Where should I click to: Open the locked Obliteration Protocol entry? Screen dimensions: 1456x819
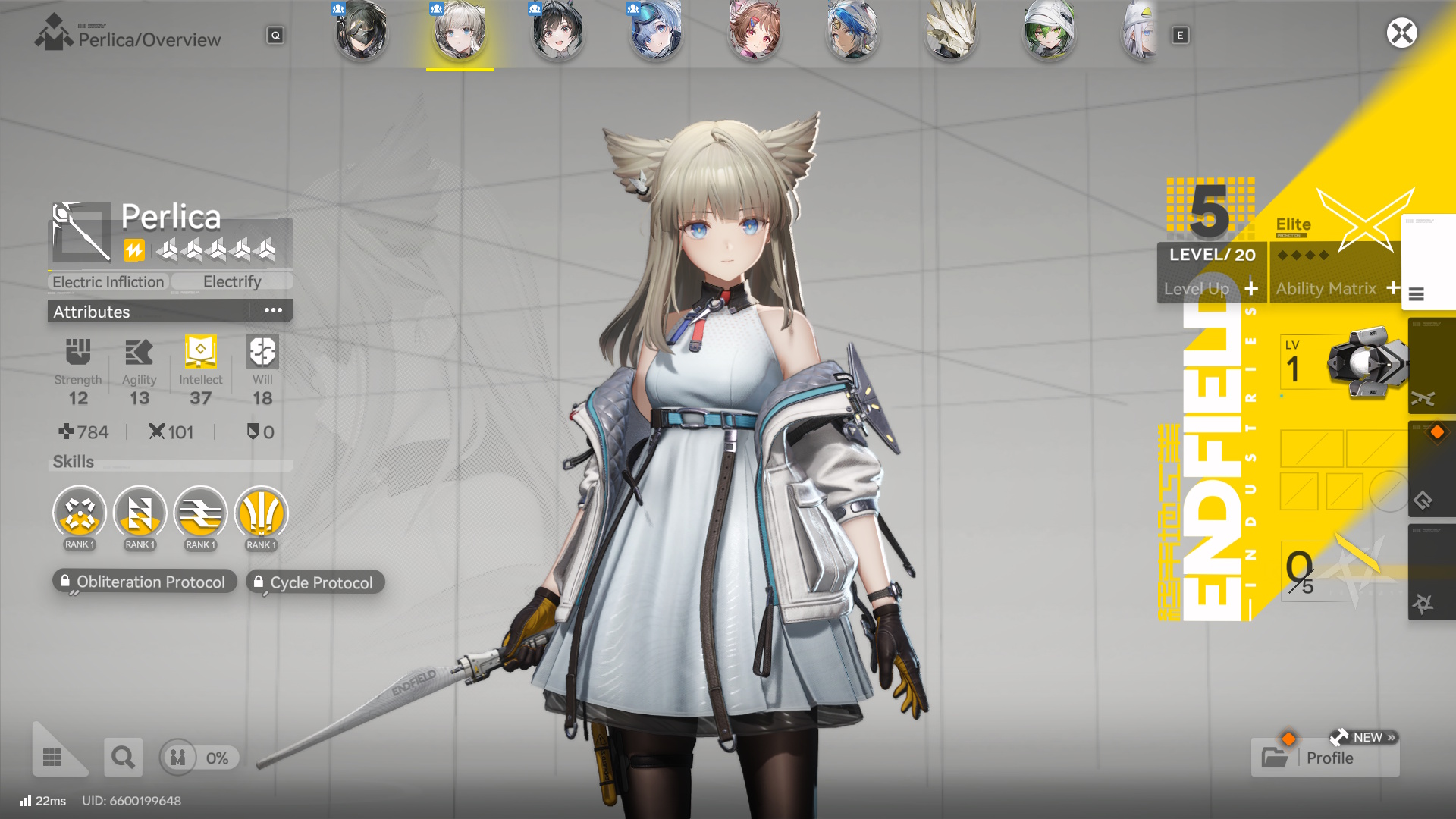click(x=144, y=582)
